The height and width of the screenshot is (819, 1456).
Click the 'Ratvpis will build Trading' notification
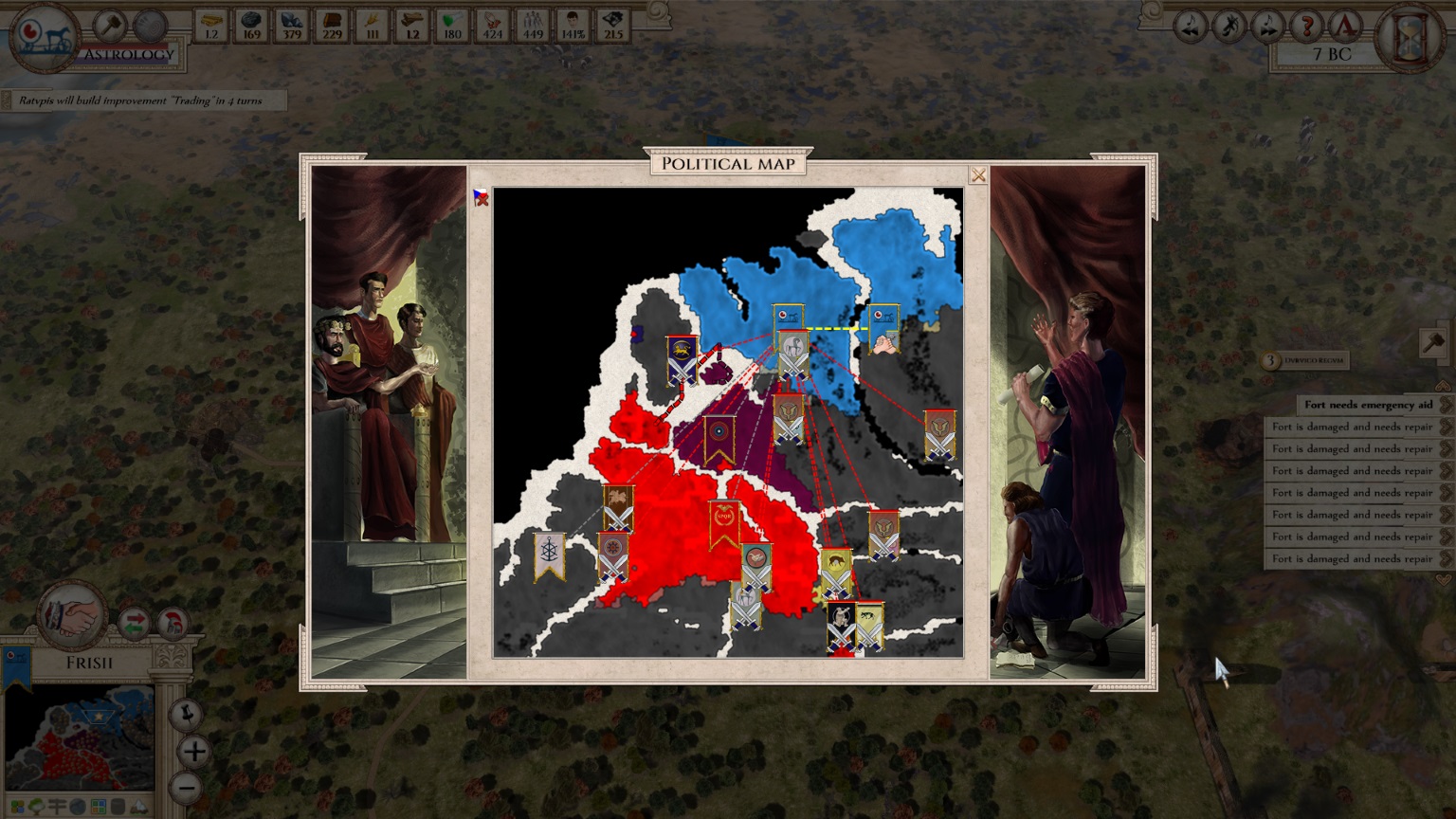pos(142,99)
